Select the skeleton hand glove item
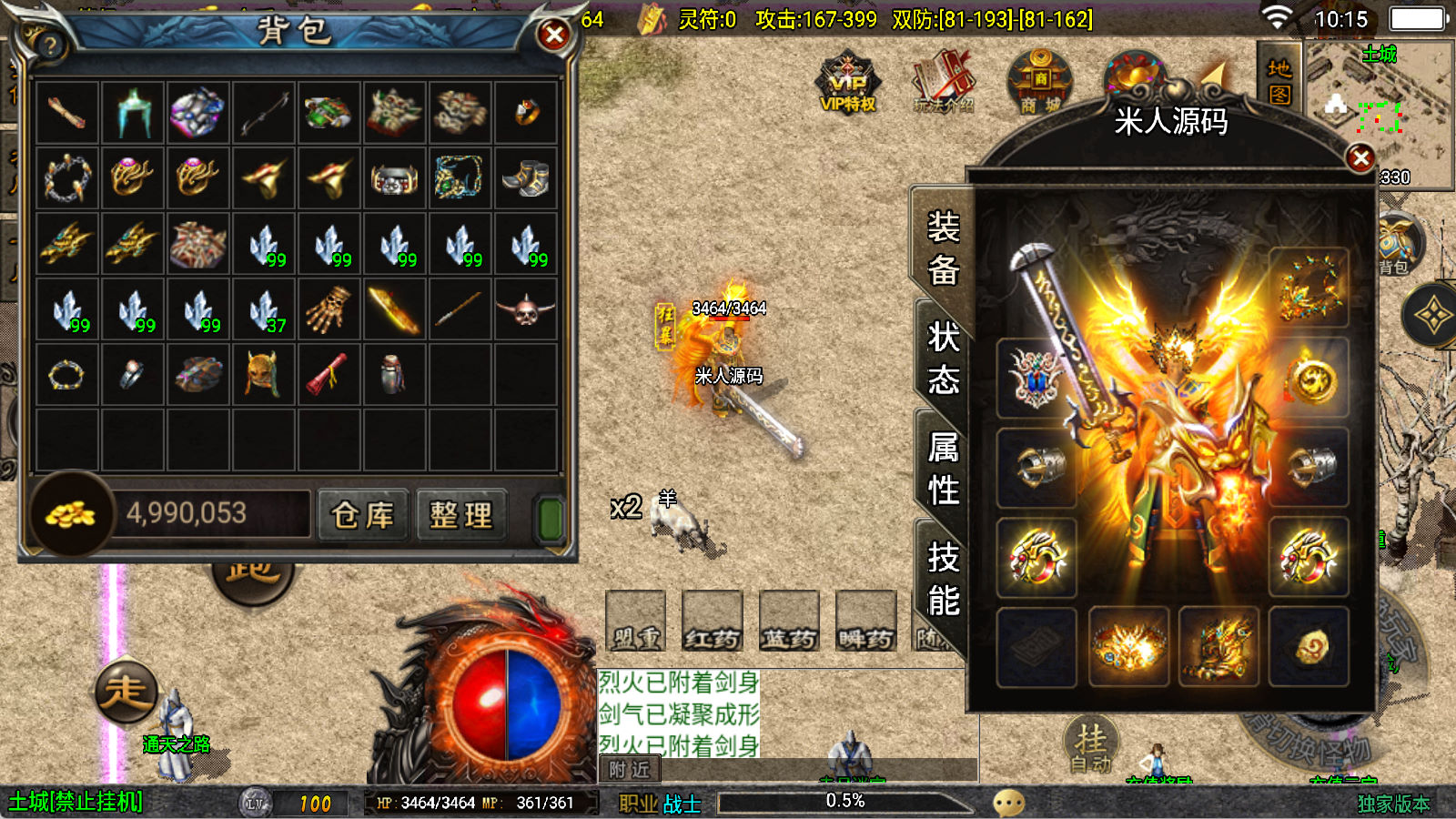Viewport: 1456px width, 819px height. (x=329, y=310)
